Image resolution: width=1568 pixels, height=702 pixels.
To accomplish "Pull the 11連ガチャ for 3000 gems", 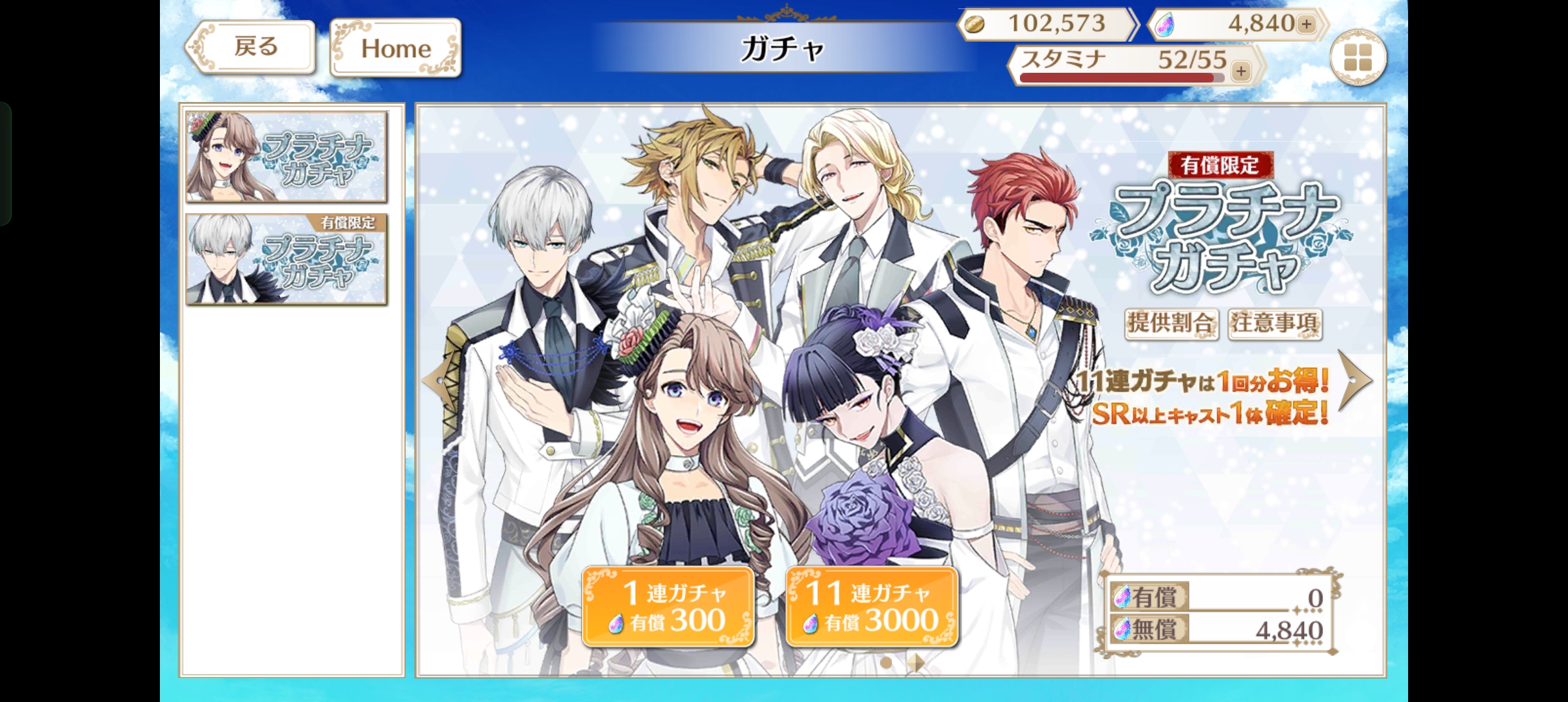I will coord(872,606).
